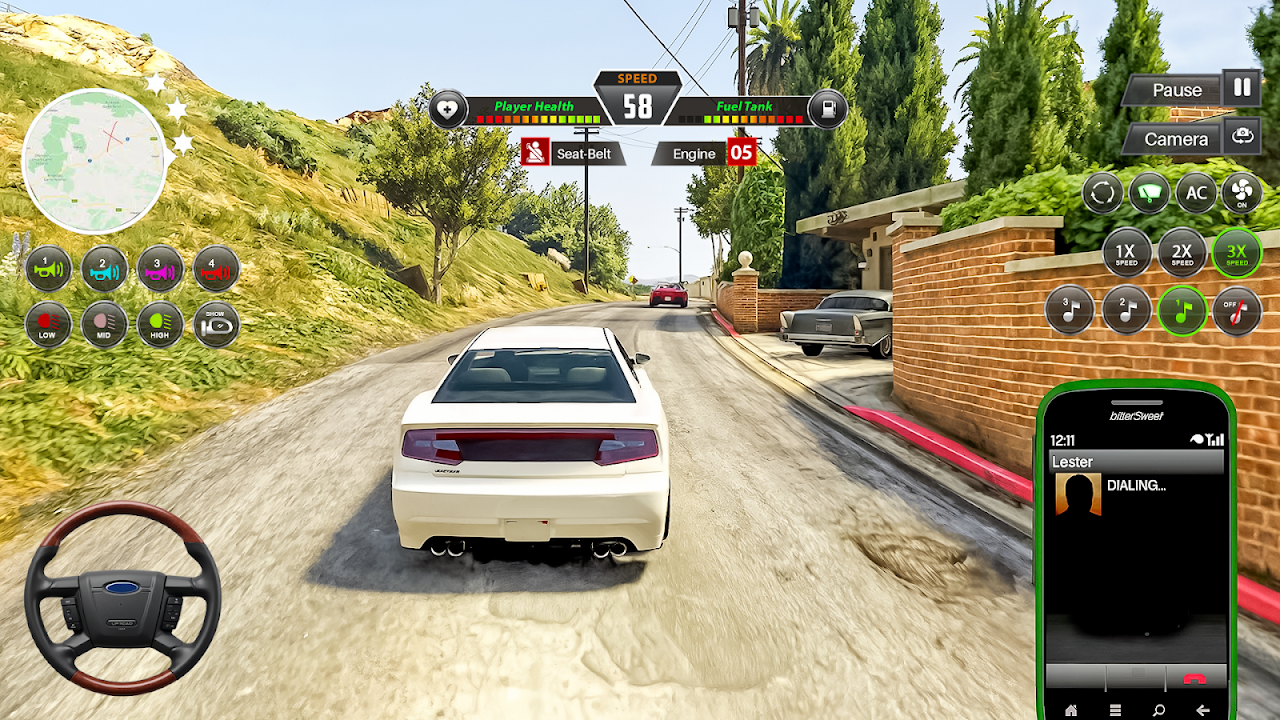The width and height of the screenshot is (1280, 720).
Task: Open the circular minimap
Action: pos(95,161)
